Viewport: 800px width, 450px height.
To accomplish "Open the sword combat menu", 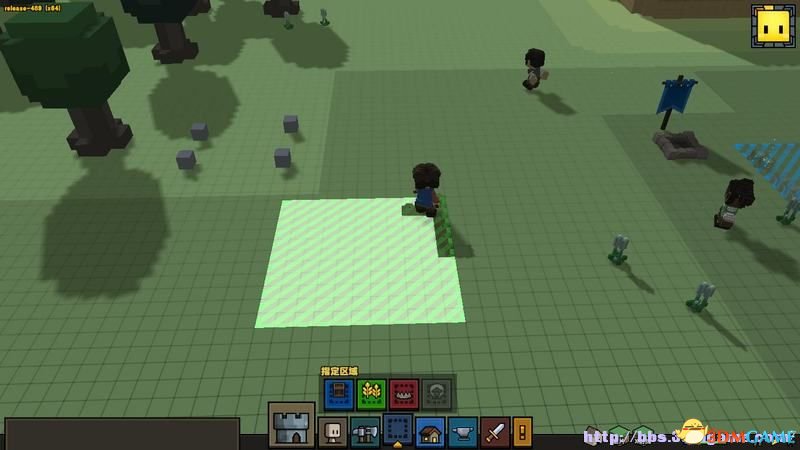I will 496,433.
